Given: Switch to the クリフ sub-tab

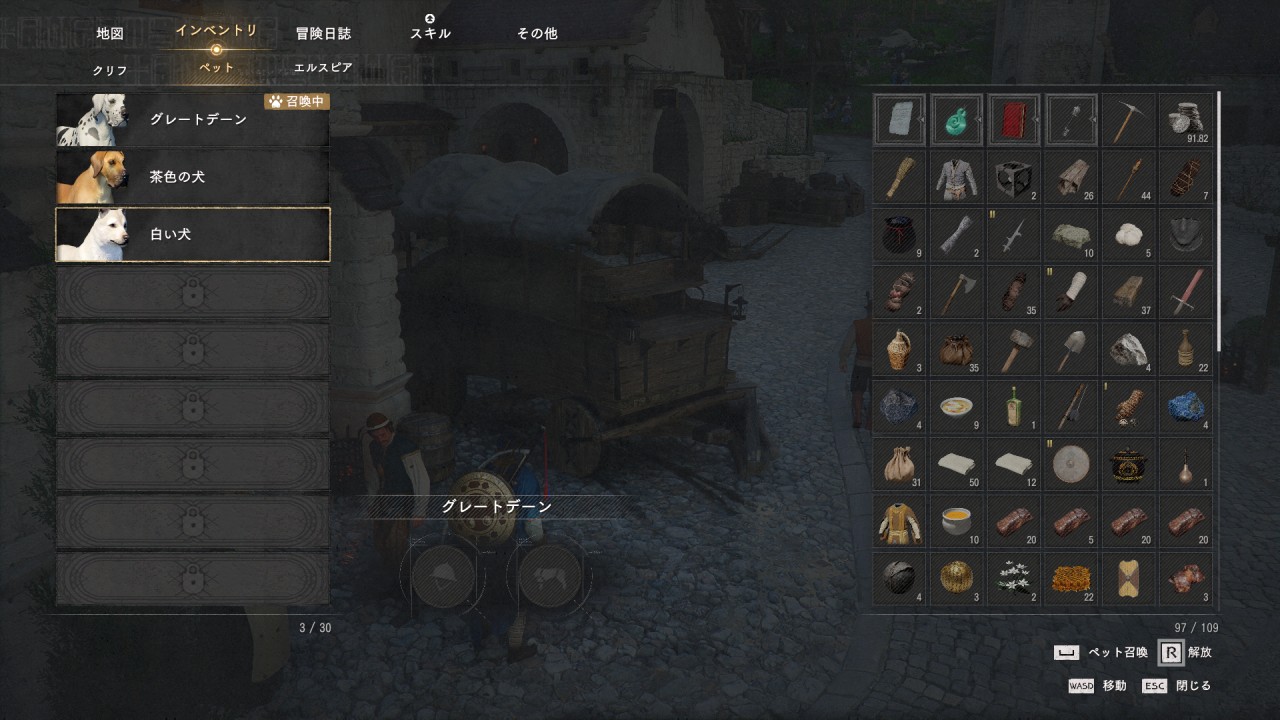Looking at the screenshot, I should pyautogui.click(x=110, y=70).
